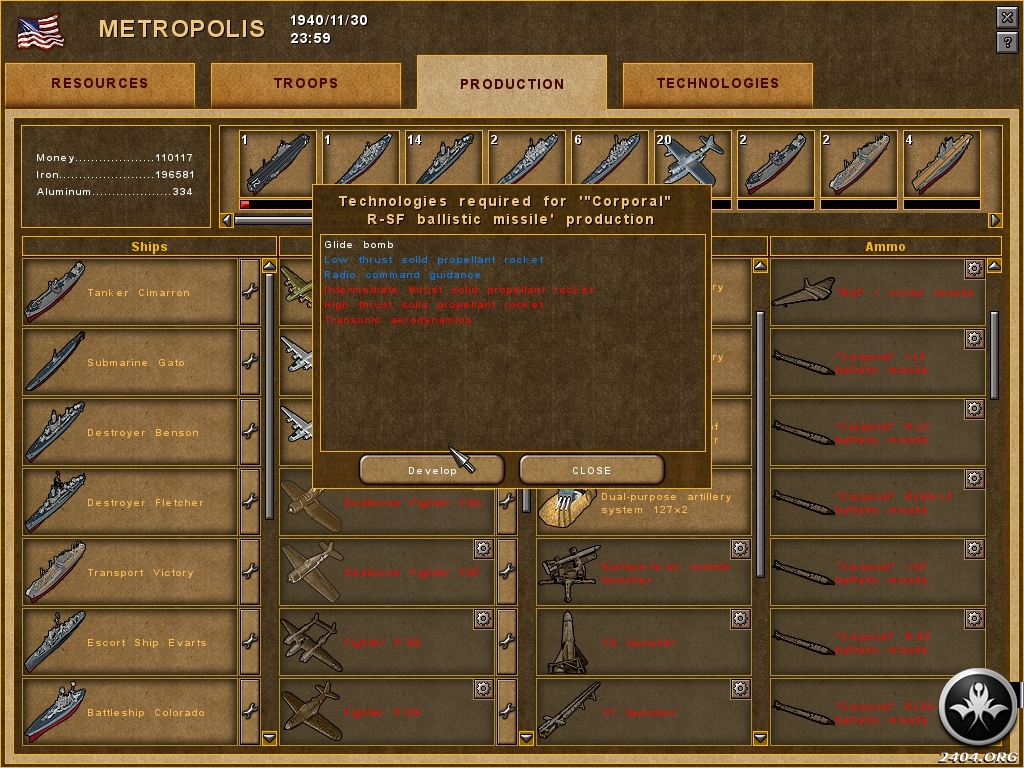
Task: Click the queued aircraft thumbnail with 20
Action: point(689,163)
